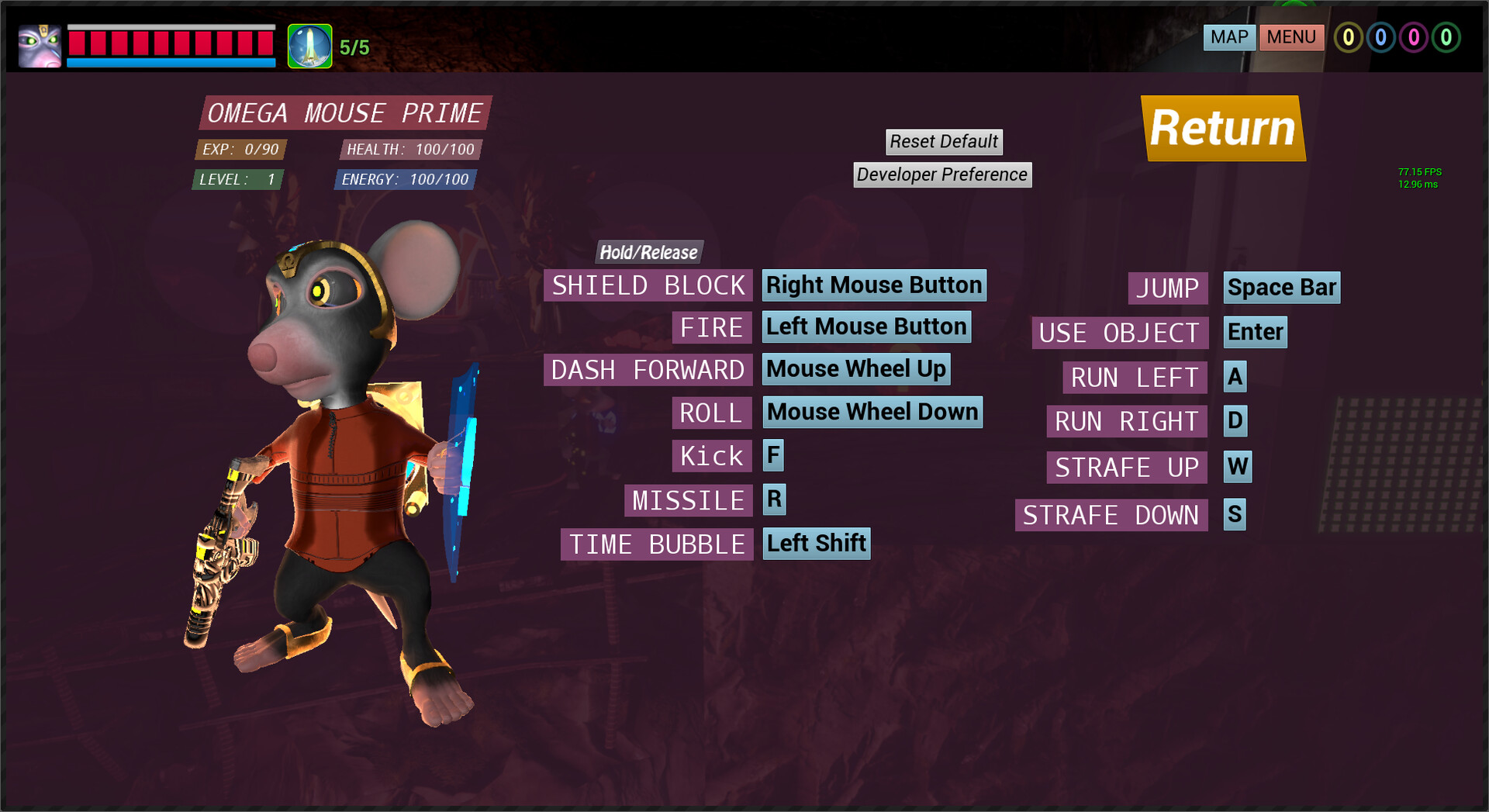Click the Return button
1489x812 pixels.
click(1224, 127)
